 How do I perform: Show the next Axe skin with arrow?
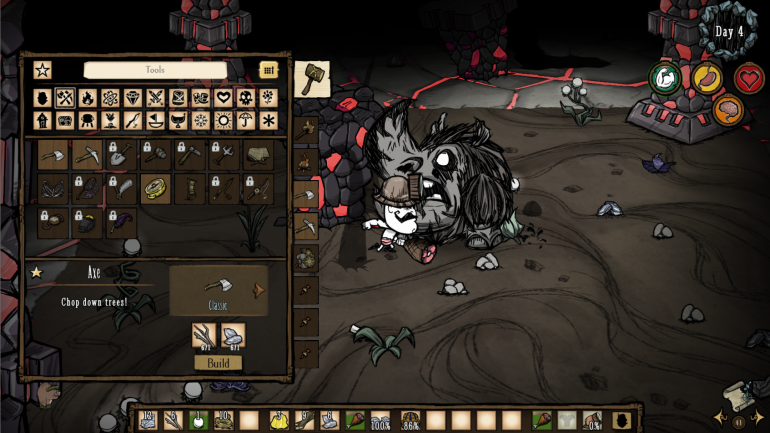(258, 290)
